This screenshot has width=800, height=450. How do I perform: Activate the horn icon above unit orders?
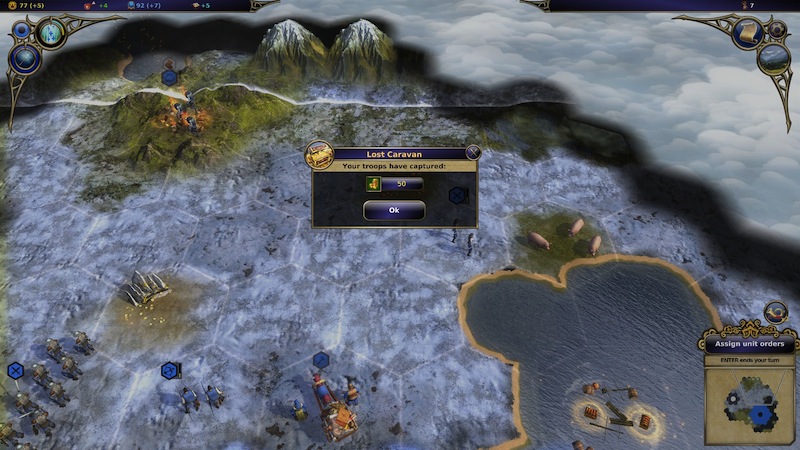pos(775,312)
